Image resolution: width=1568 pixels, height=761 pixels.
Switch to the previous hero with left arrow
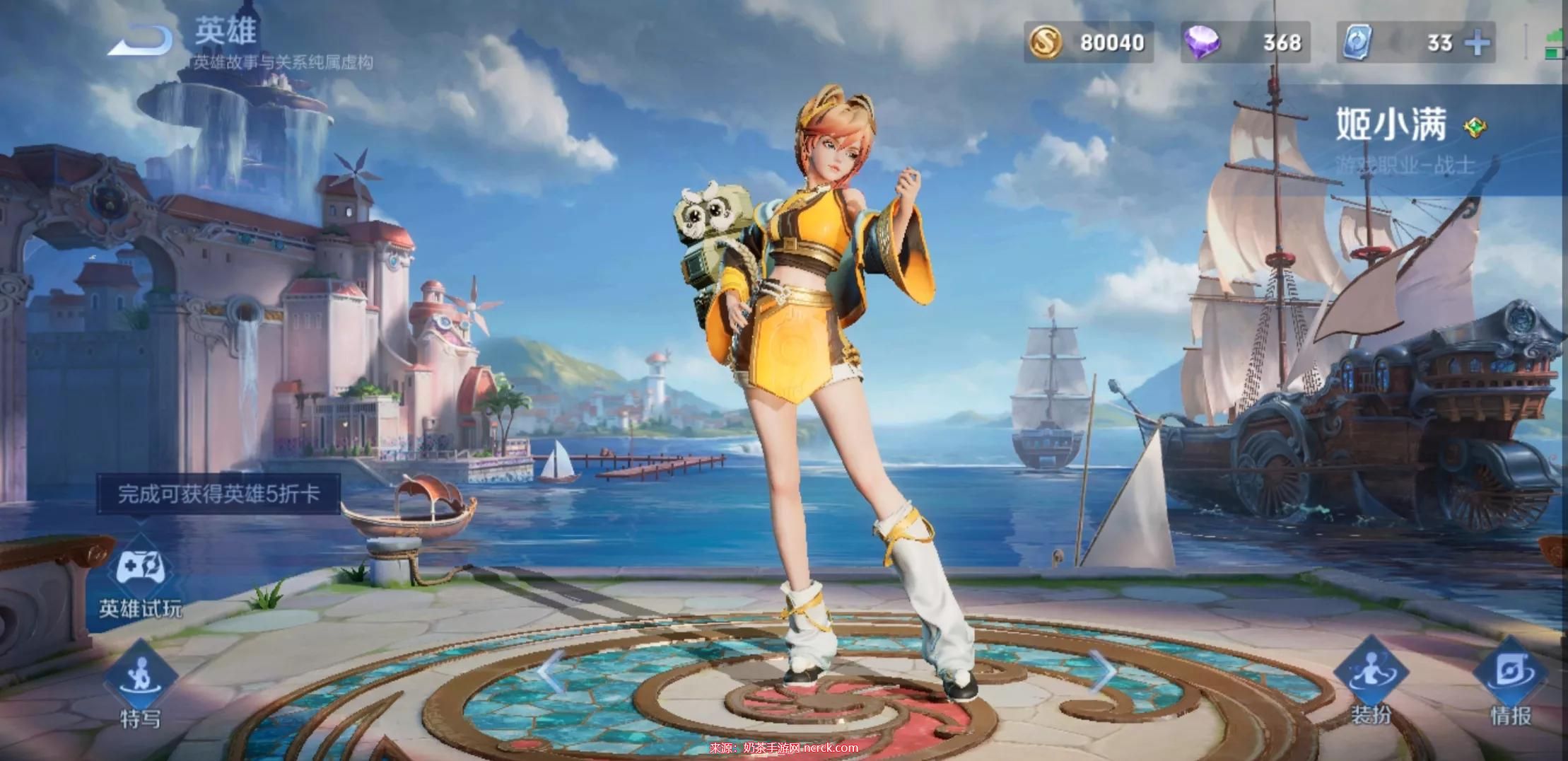pyautogui.click(x=550, y=671)
